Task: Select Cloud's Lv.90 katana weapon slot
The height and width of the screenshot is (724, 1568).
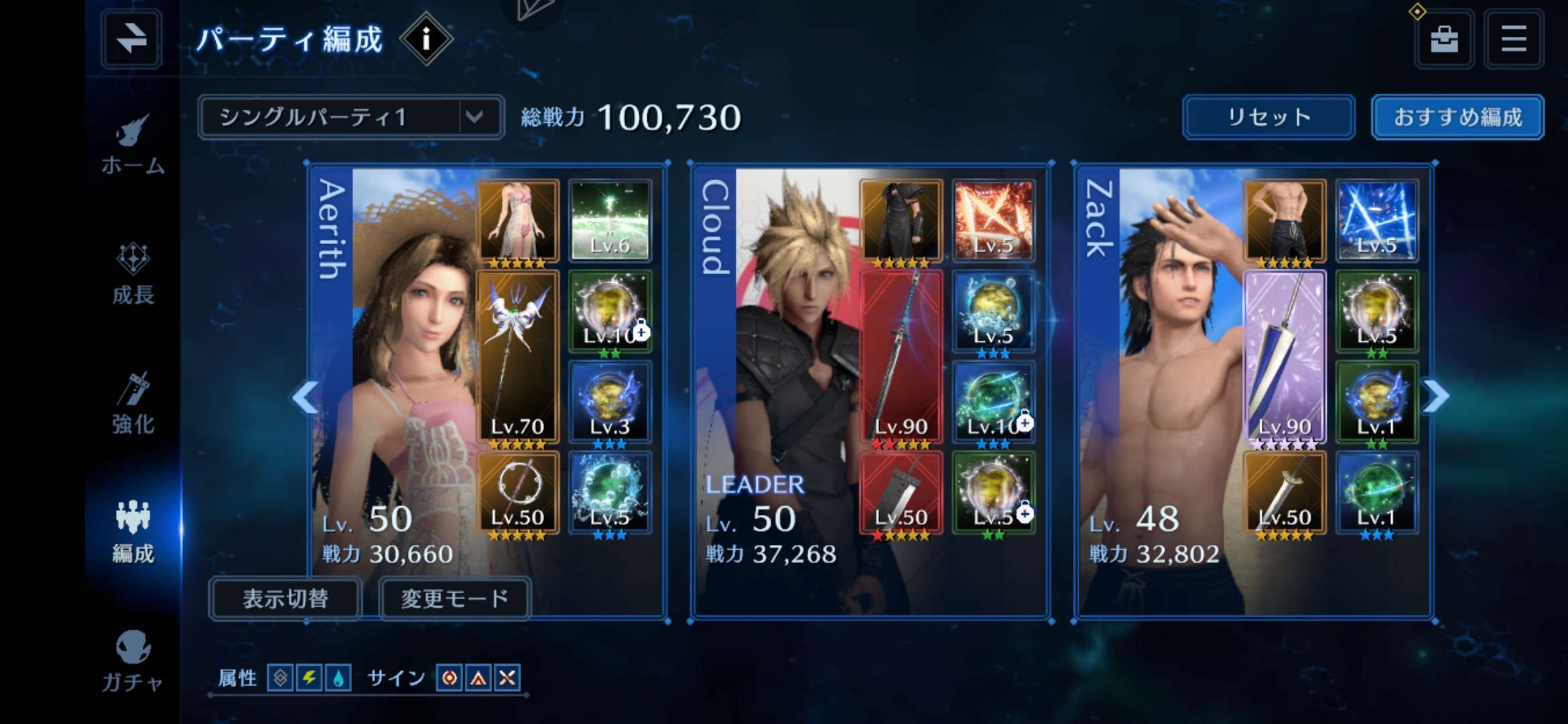Action: tap(901, 357)
